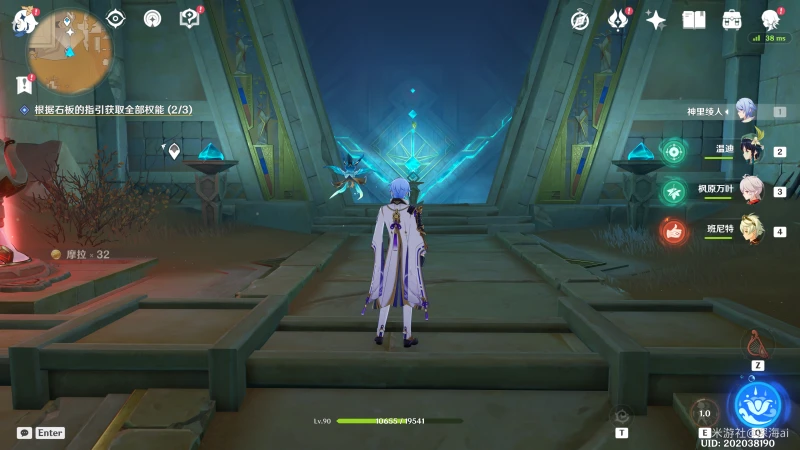This screenshot has height=450, width=800.
Task: Open the question-mark tutorial book icon
Action: tap(189, 18)
